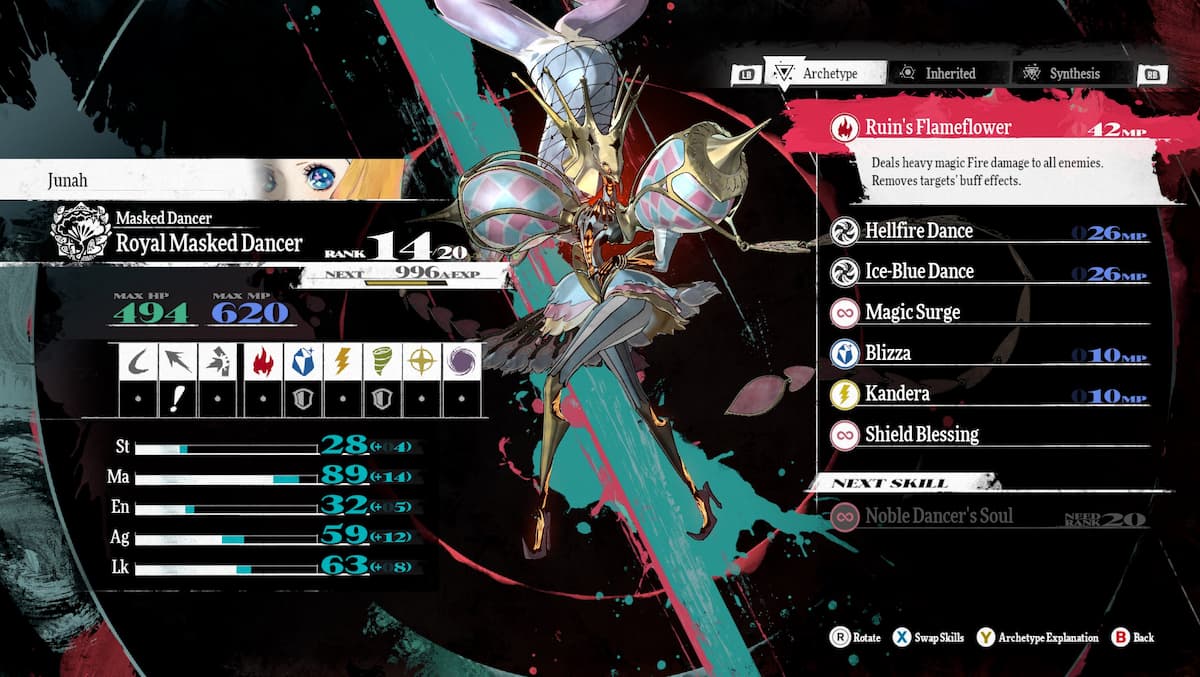Choose the Hellfire Dance skill

pyautogui.click(x=918, y=231)
